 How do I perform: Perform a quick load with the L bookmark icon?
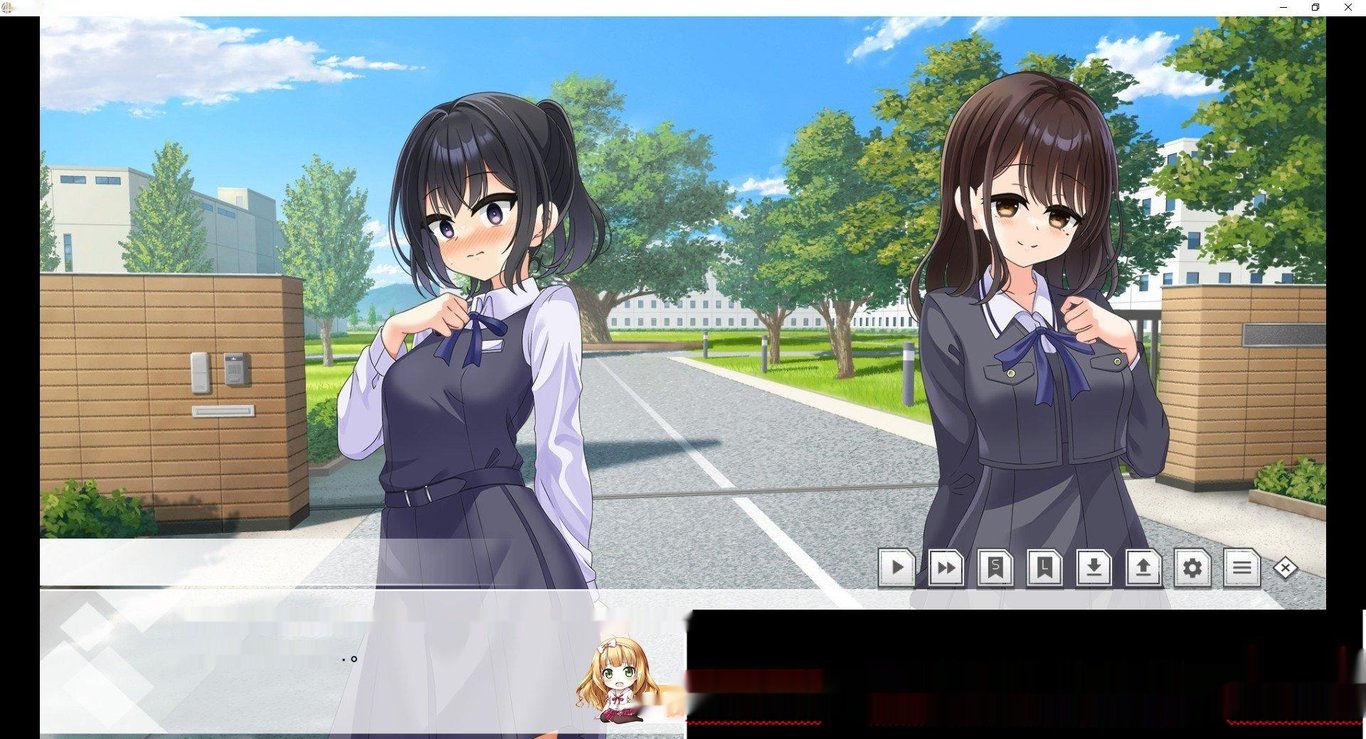coord(1044,568)
